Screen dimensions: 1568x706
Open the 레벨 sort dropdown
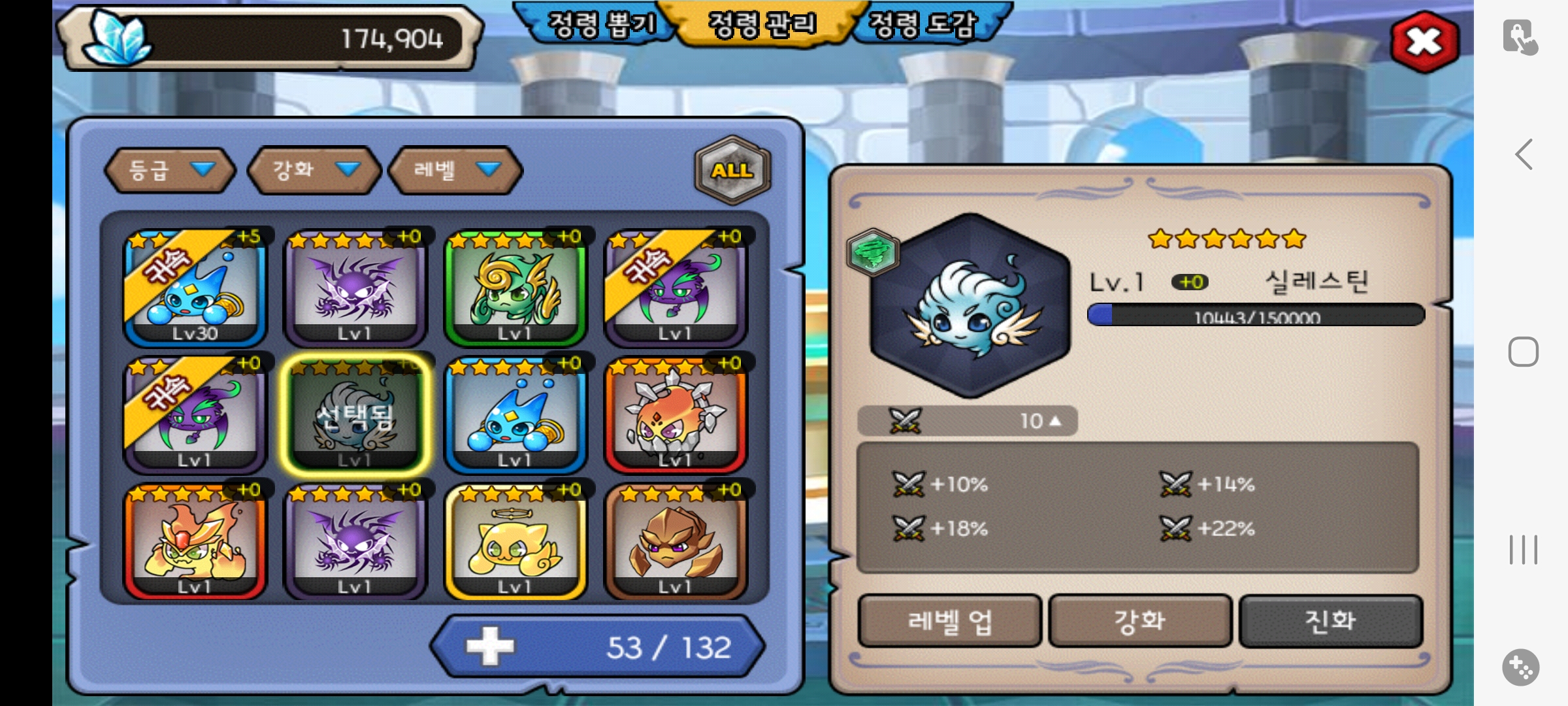[455, 170]
